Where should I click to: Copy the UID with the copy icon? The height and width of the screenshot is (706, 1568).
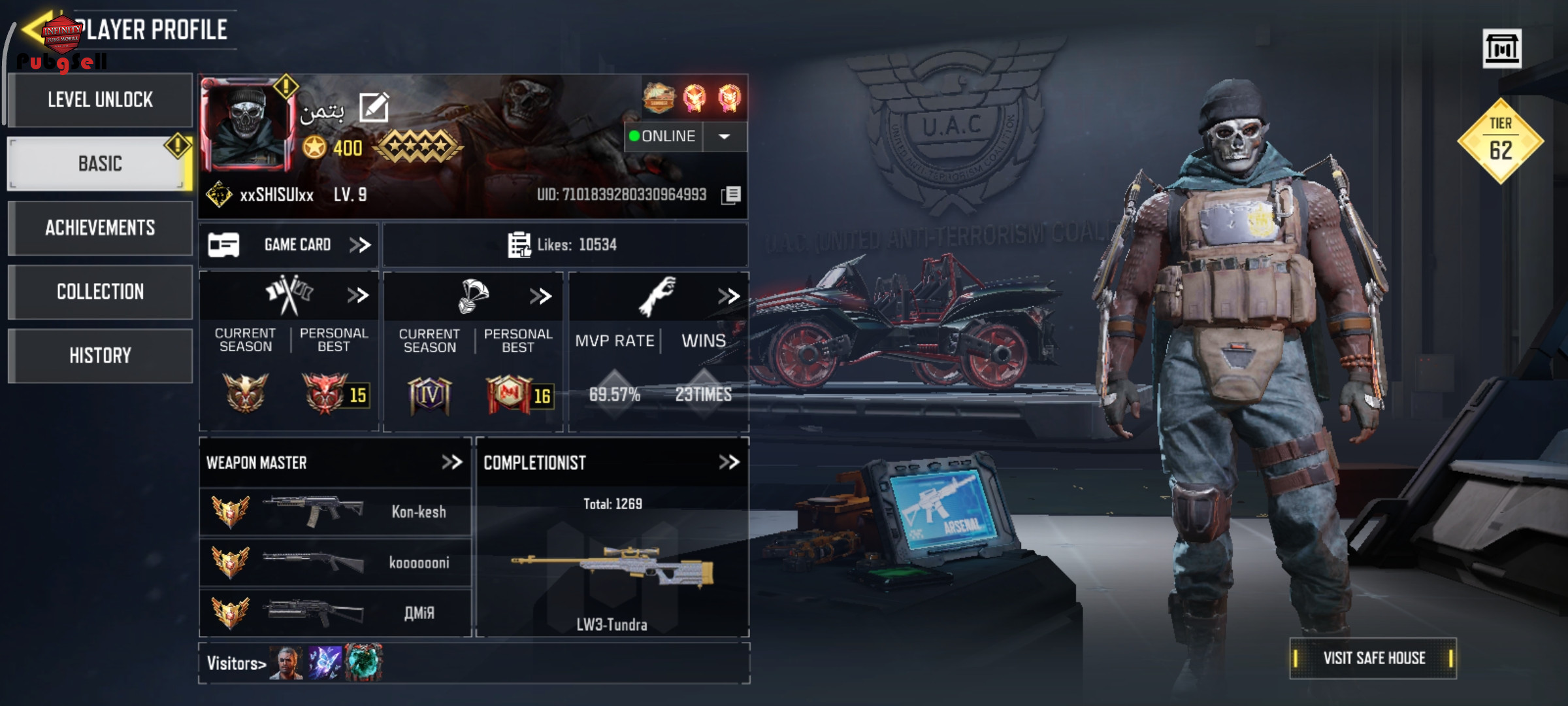click(x=732, y=195)
